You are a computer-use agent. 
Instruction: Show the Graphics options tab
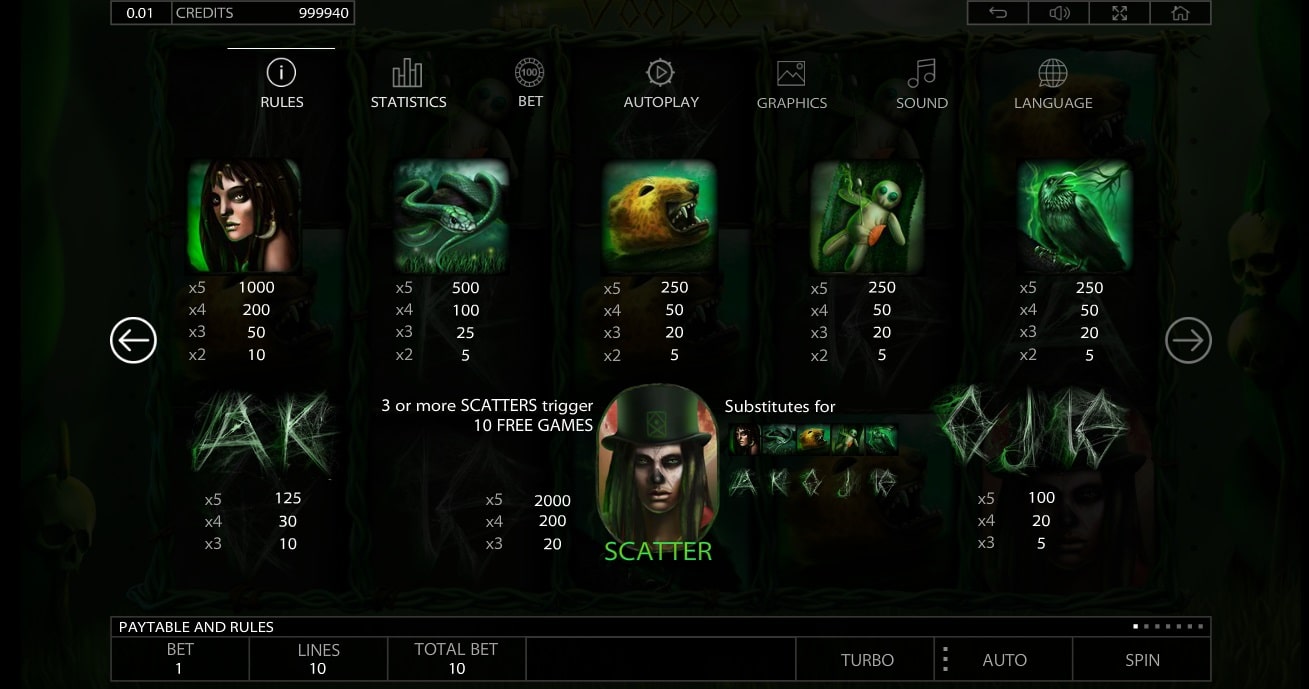pos(791,84)
